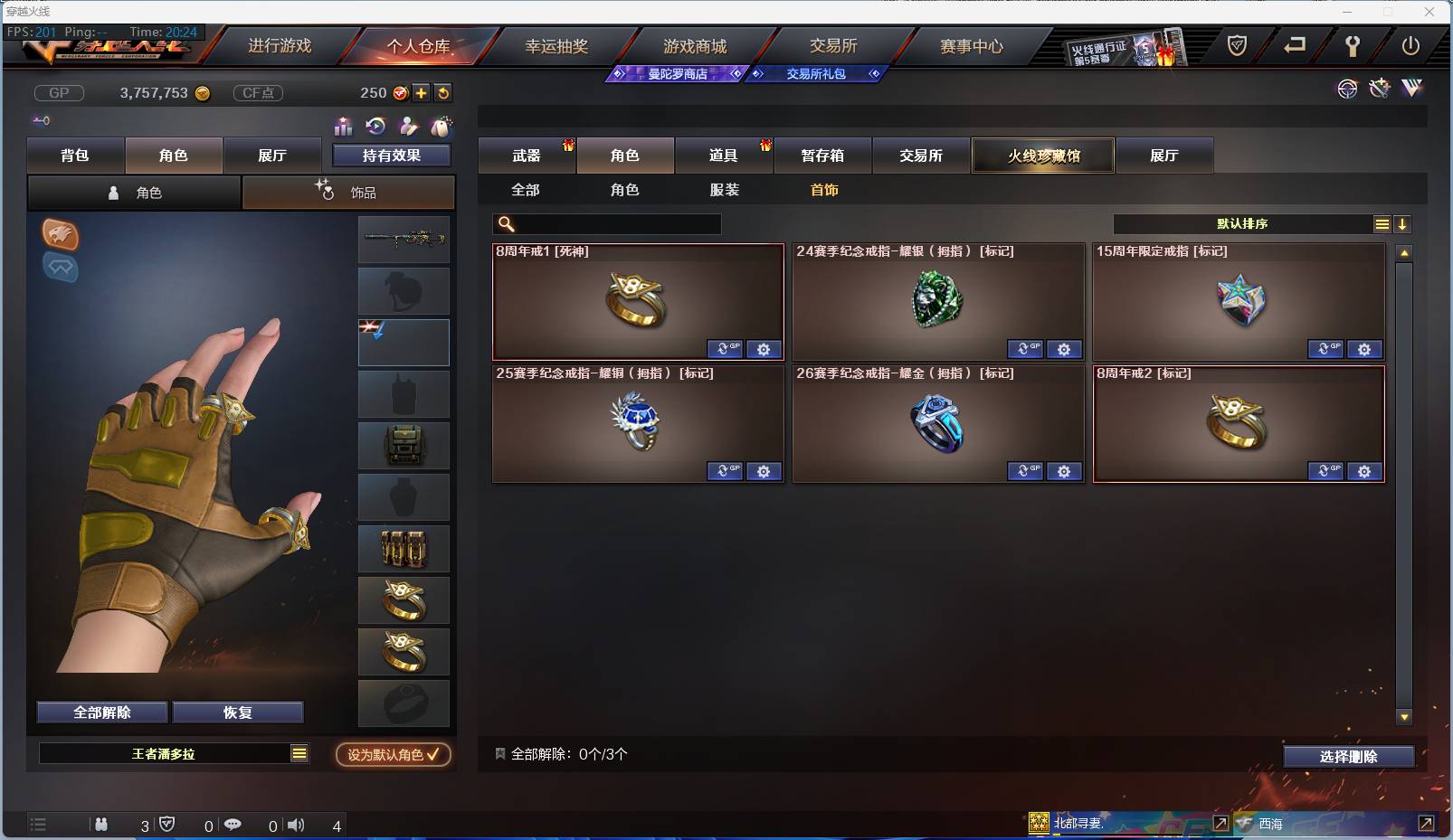Image resolution: width=1453 pixels, height=840 pixels.
Task: Select the bar chart stats icon above the character panel
Action: tap(343, 127)
